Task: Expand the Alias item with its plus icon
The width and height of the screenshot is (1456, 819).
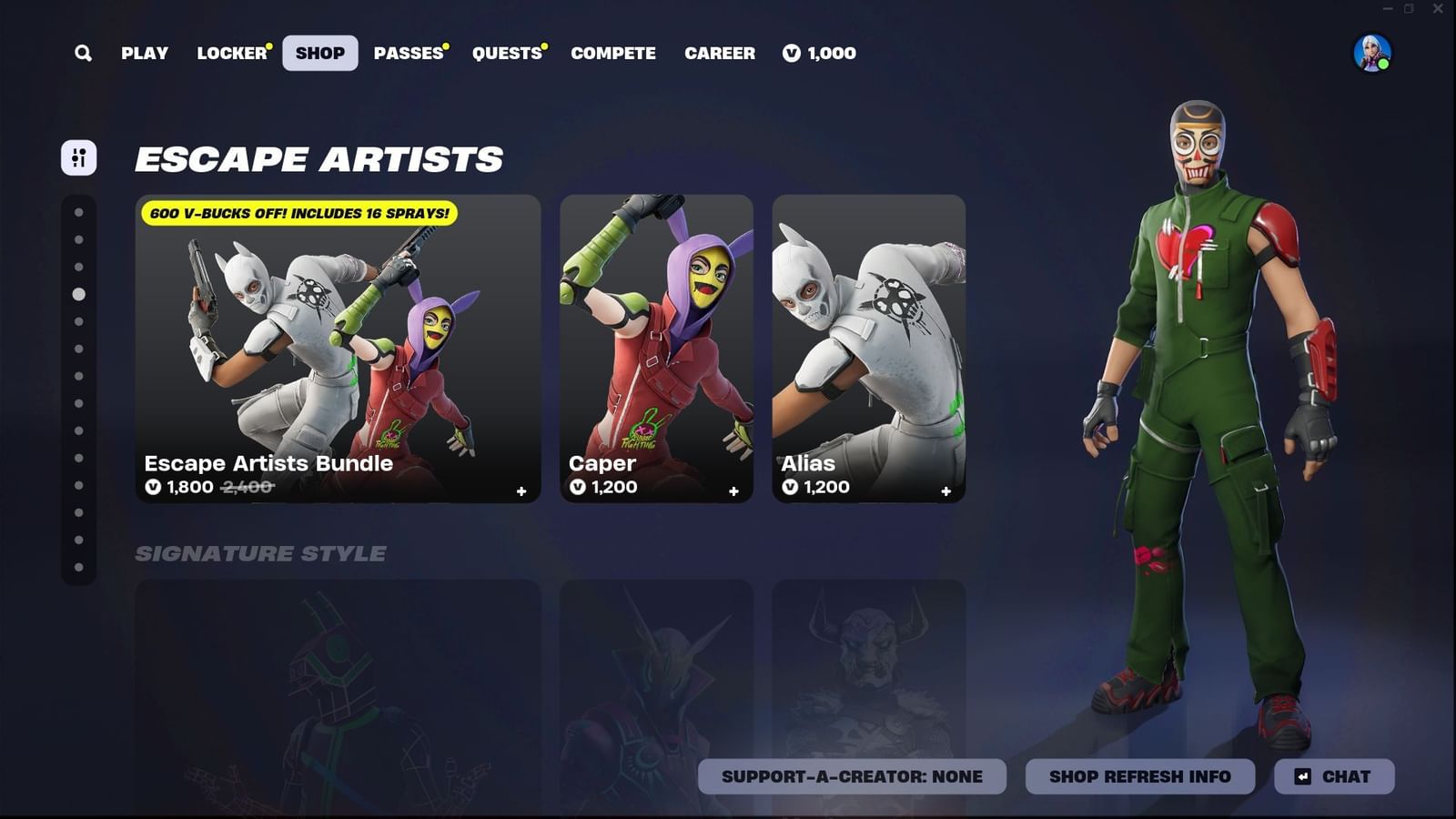Action: tap(946, 491)
